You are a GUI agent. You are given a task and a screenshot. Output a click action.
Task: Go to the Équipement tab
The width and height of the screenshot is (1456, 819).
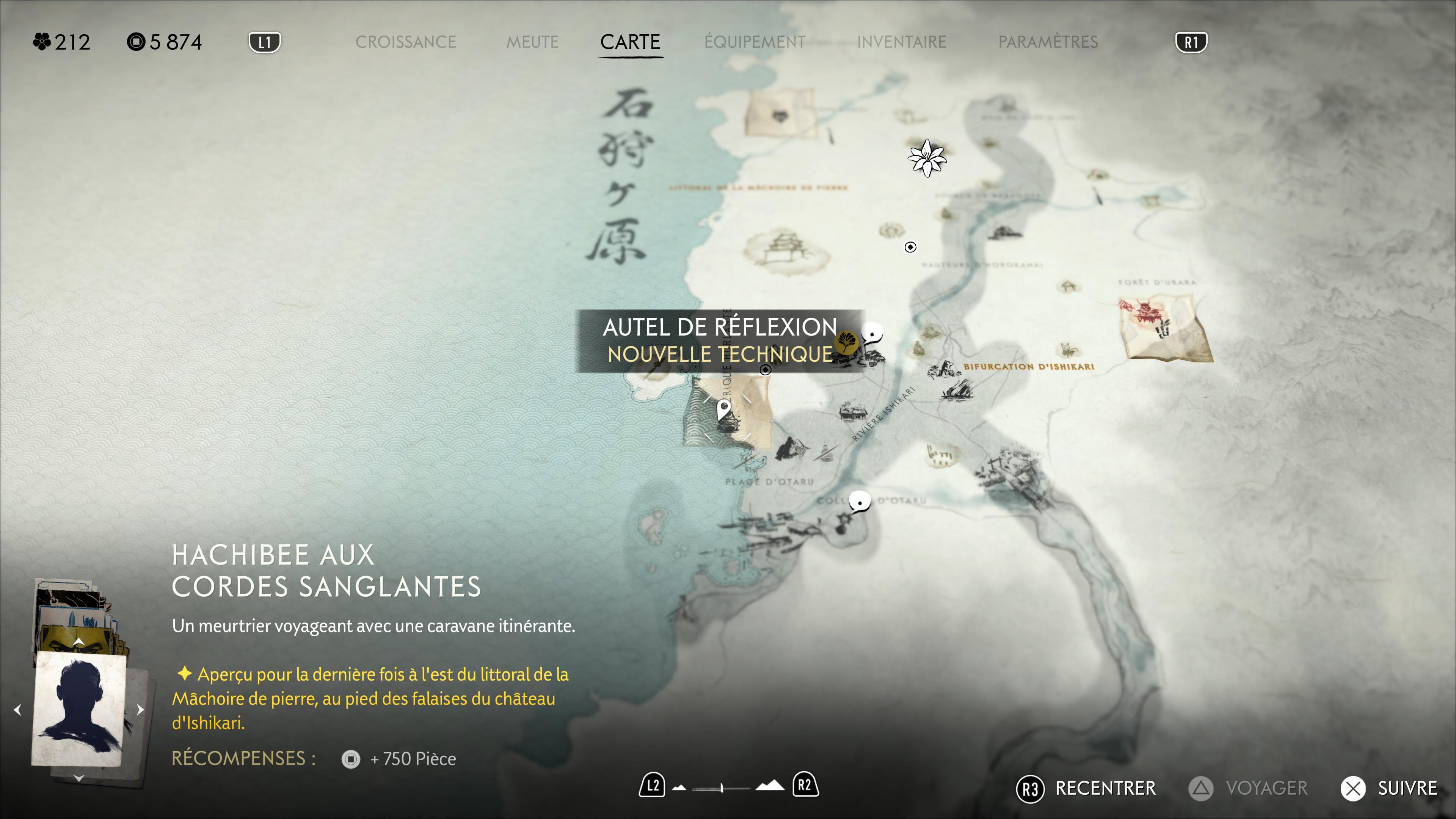coord(755,42)
